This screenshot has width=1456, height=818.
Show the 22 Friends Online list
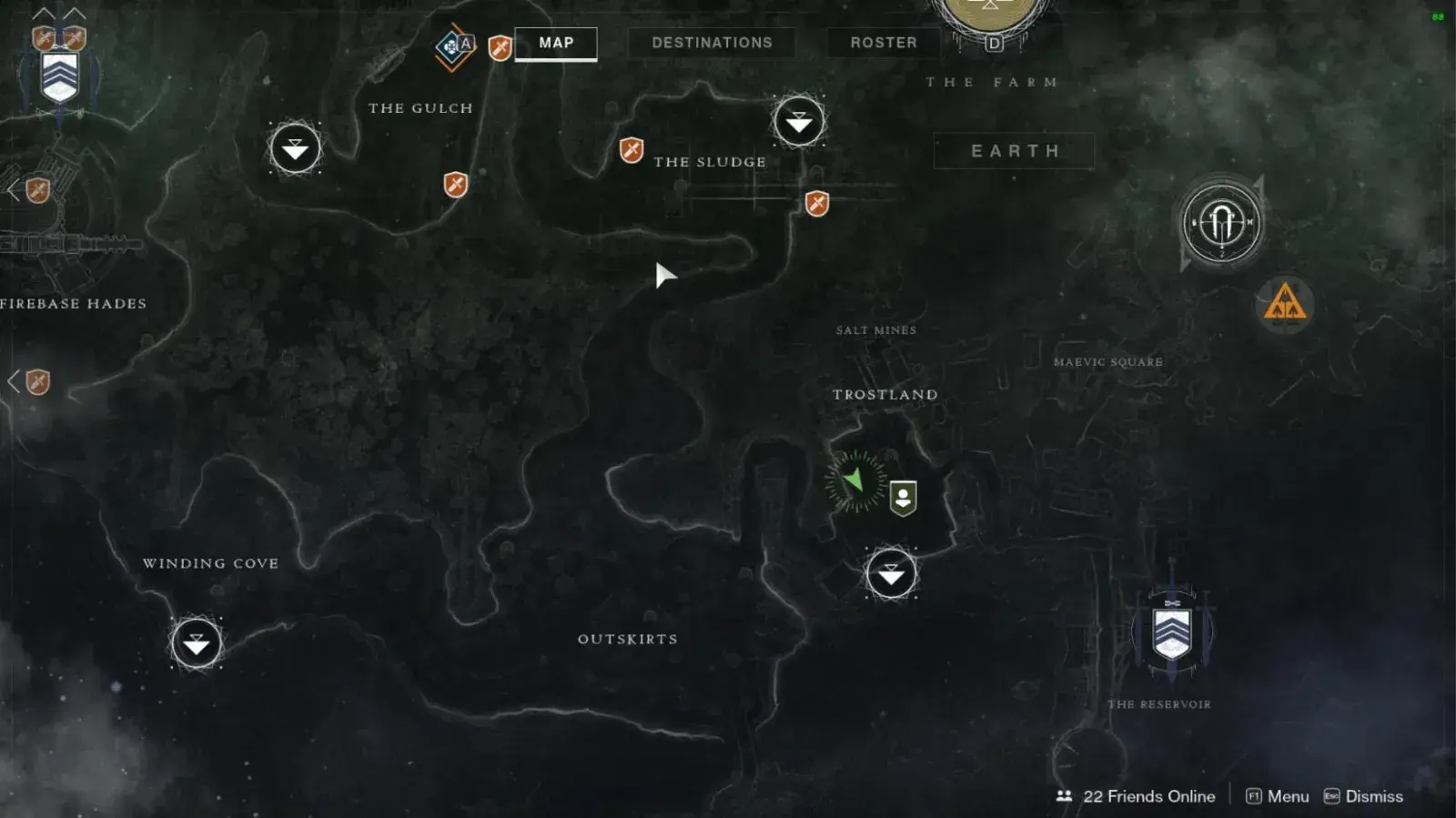point(1136,796)
